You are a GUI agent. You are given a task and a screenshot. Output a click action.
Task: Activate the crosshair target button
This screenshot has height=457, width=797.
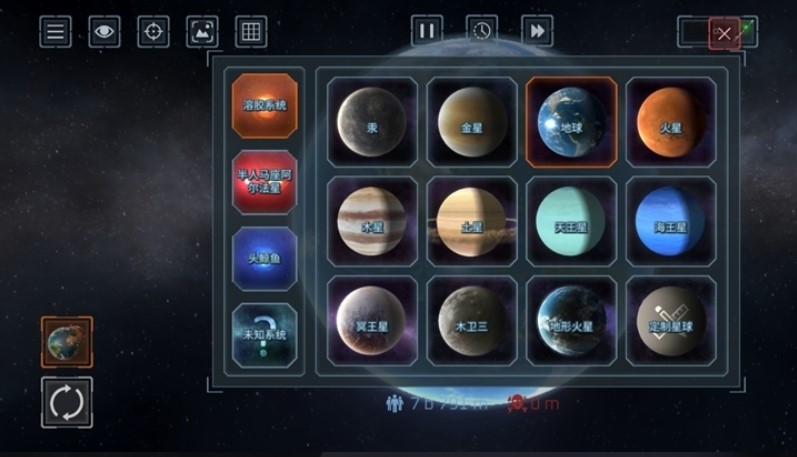[153, 32]
